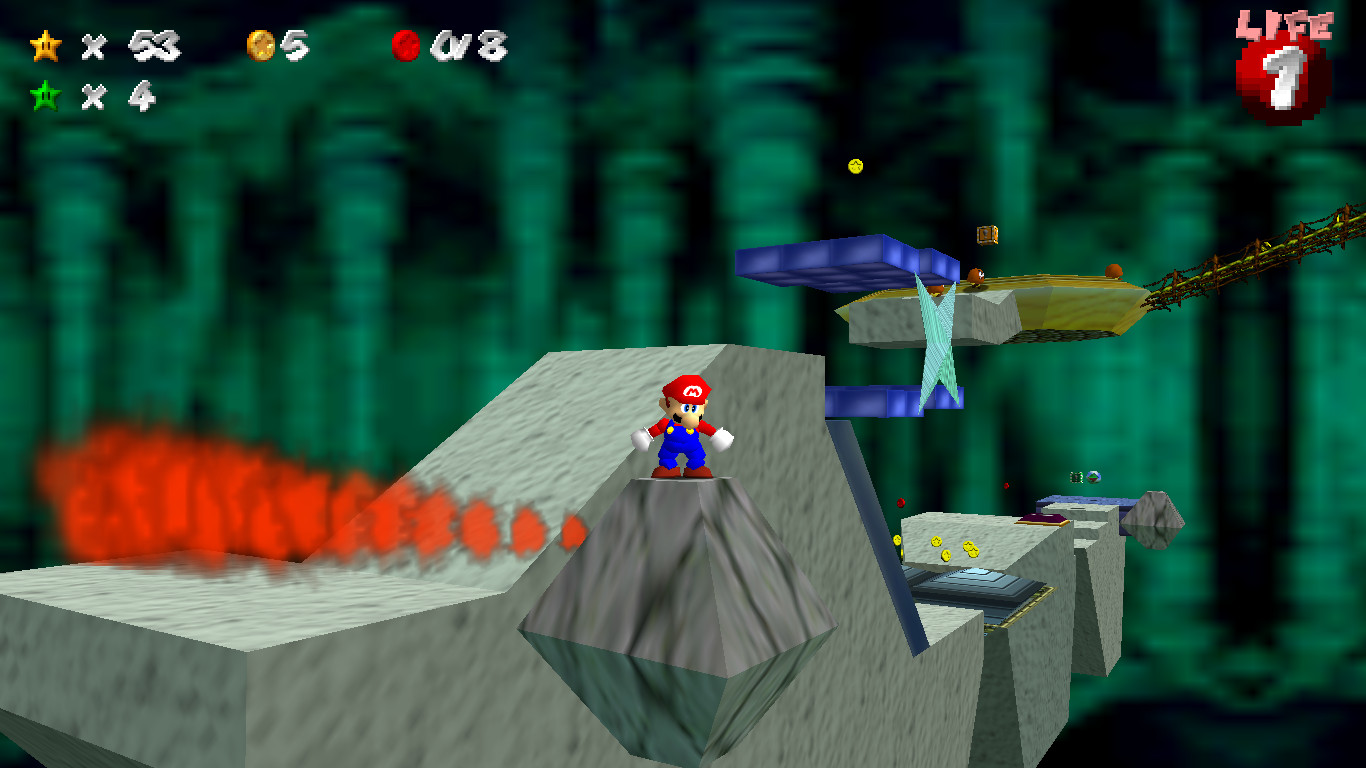
Task: Click Mario standing on the rock spire
Action: pos(683,430)
